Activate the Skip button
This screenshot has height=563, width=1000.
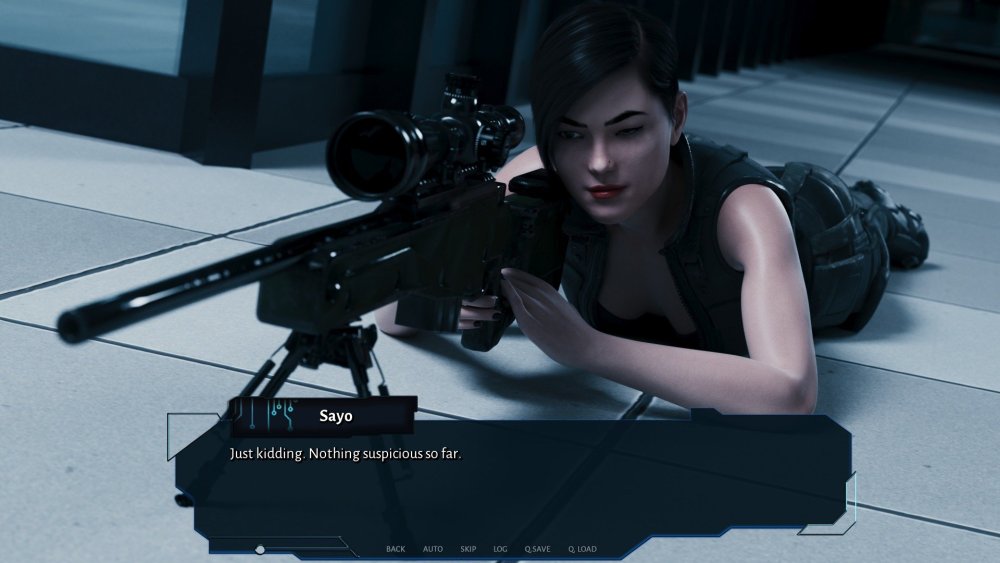tap(468, 549)
